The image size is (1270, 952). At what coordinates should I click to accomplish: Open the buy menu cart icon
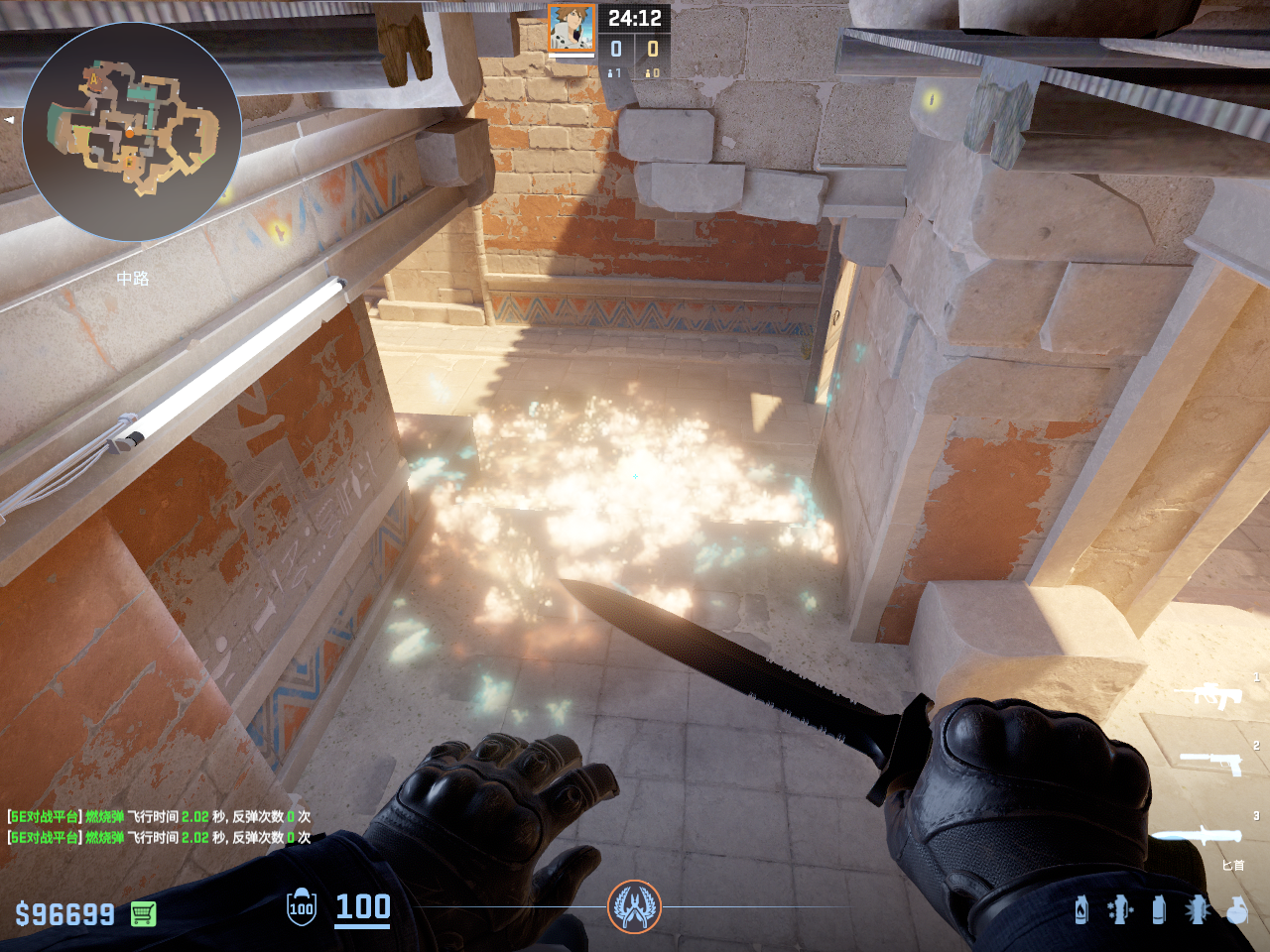(x=143, y=913)
